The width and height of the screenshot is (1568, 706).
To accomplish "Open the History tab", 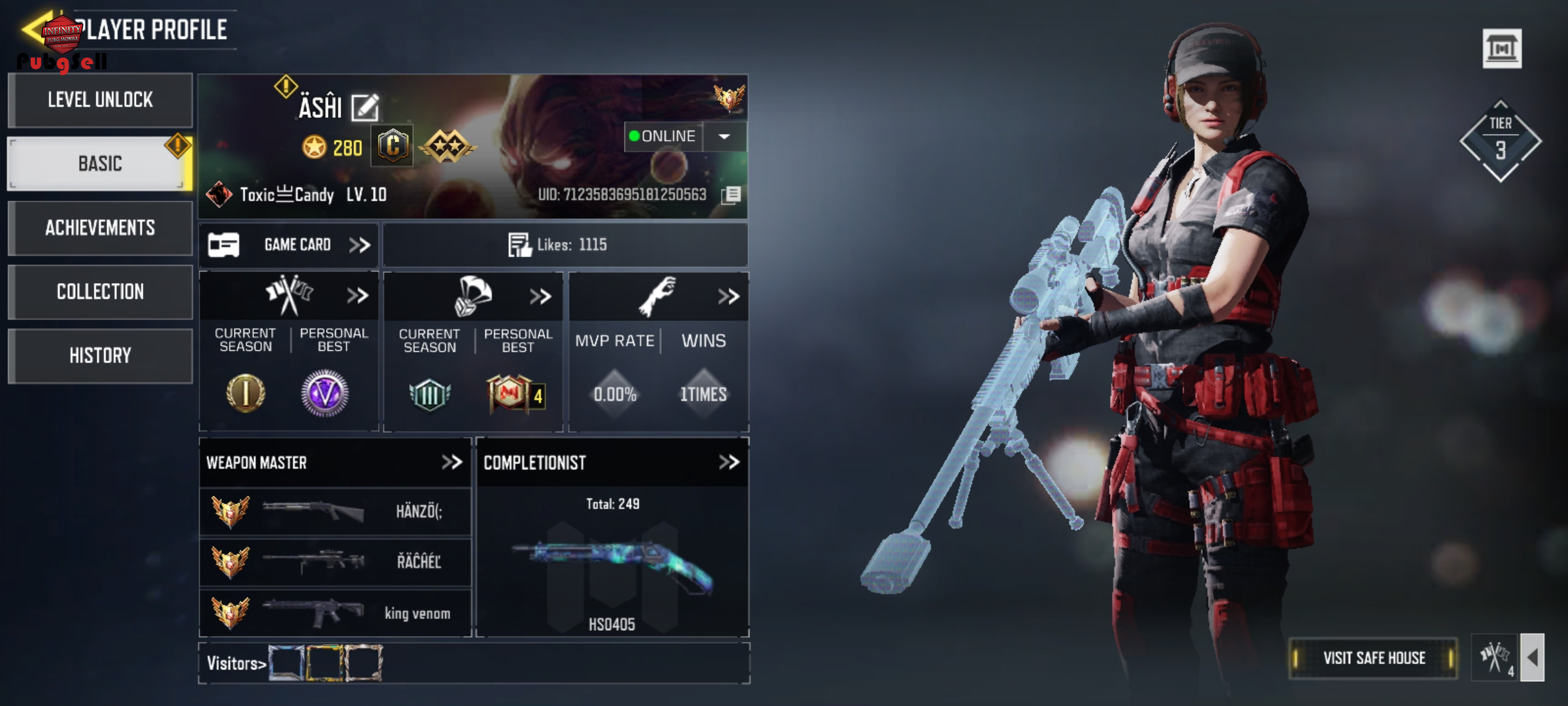I will point(100,356).
